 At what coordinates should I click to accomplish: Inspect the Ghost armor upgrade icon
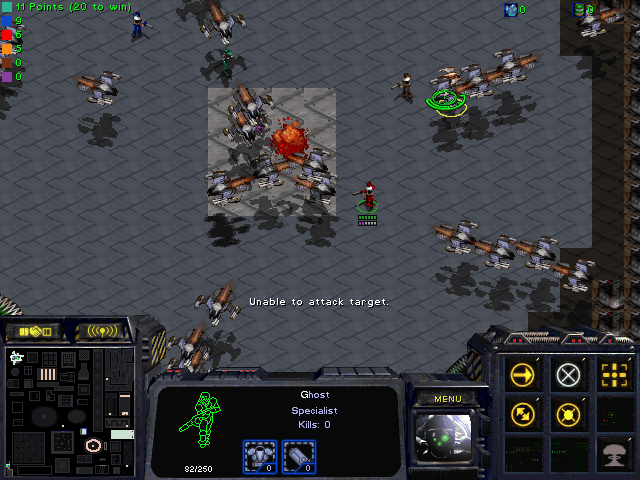pos(260,455)
